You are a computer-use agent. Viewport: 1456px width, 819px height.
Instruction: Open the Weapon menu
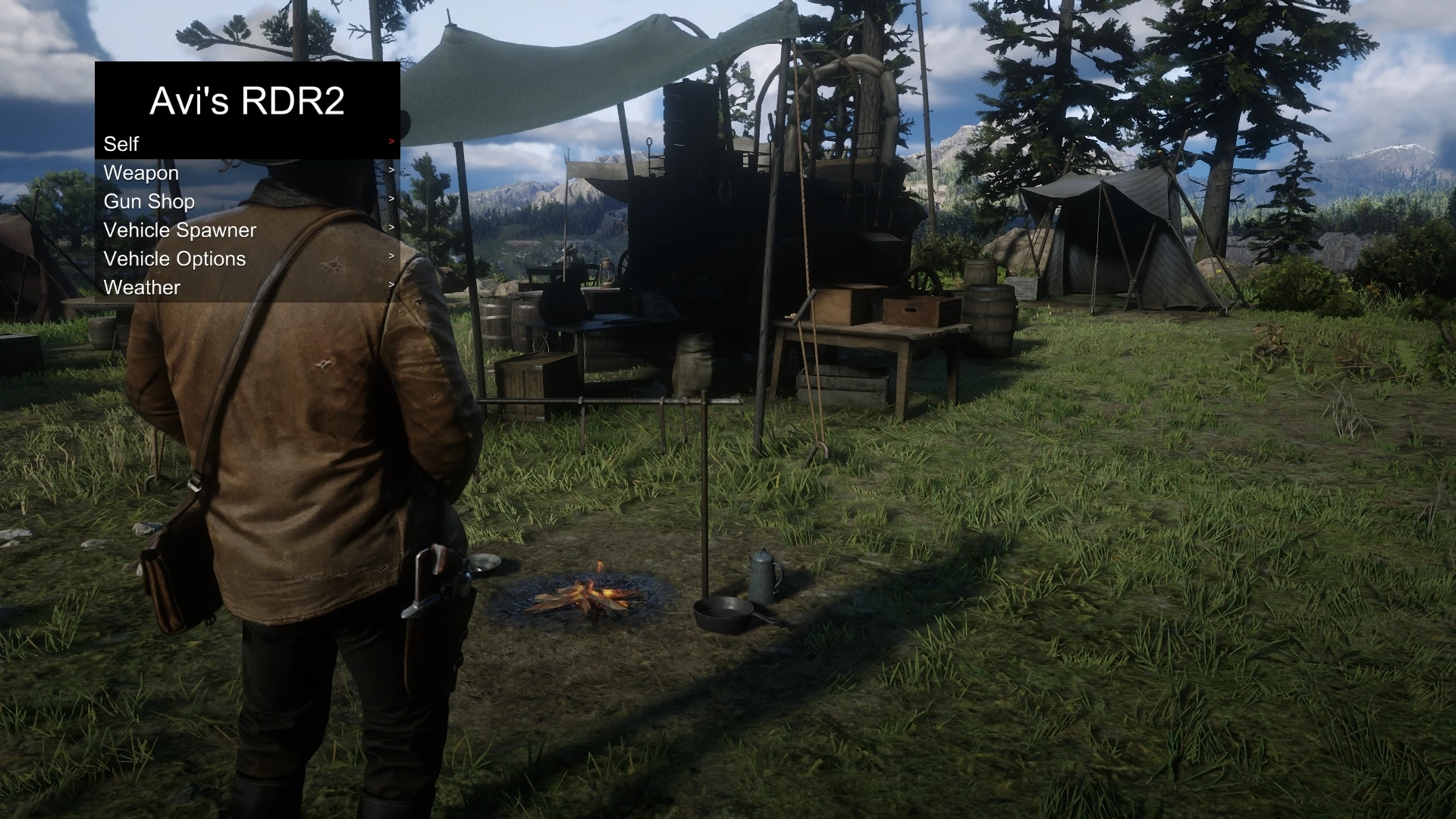click(x=141, y=173)
